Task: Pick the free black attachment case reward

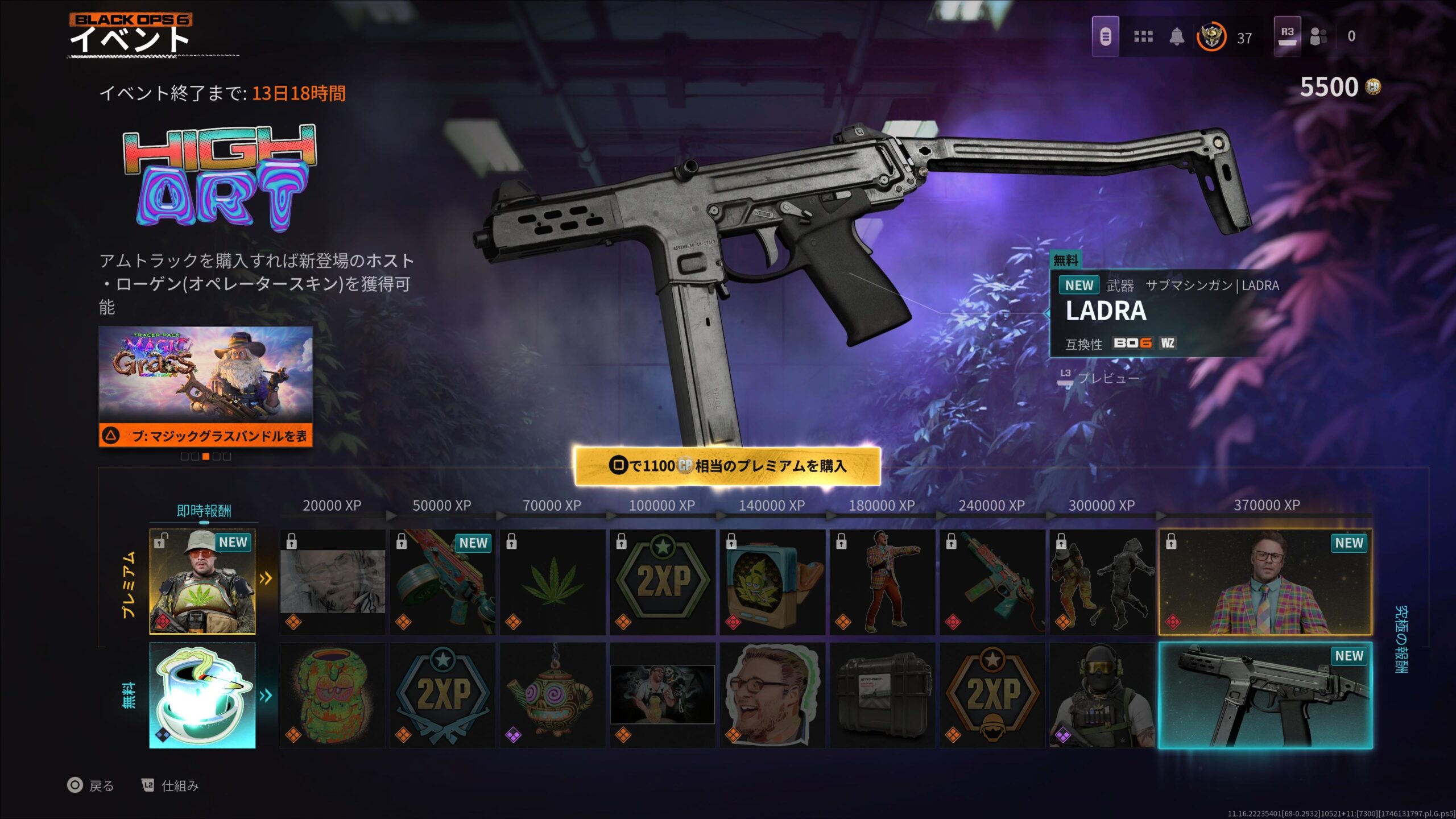Action: pyautogui.click(x=882, y=695)
